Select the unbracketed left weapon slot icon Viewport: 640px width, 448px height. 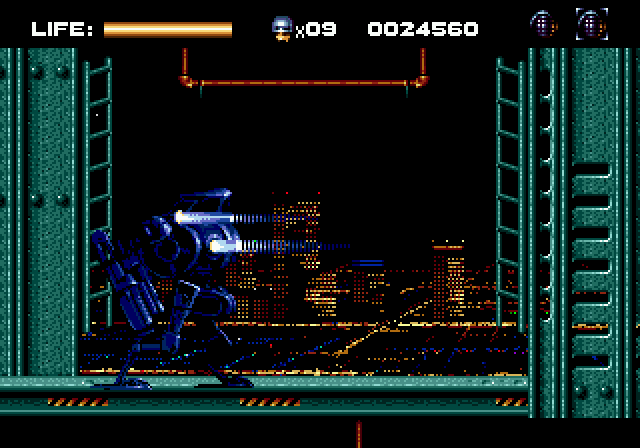543,24
